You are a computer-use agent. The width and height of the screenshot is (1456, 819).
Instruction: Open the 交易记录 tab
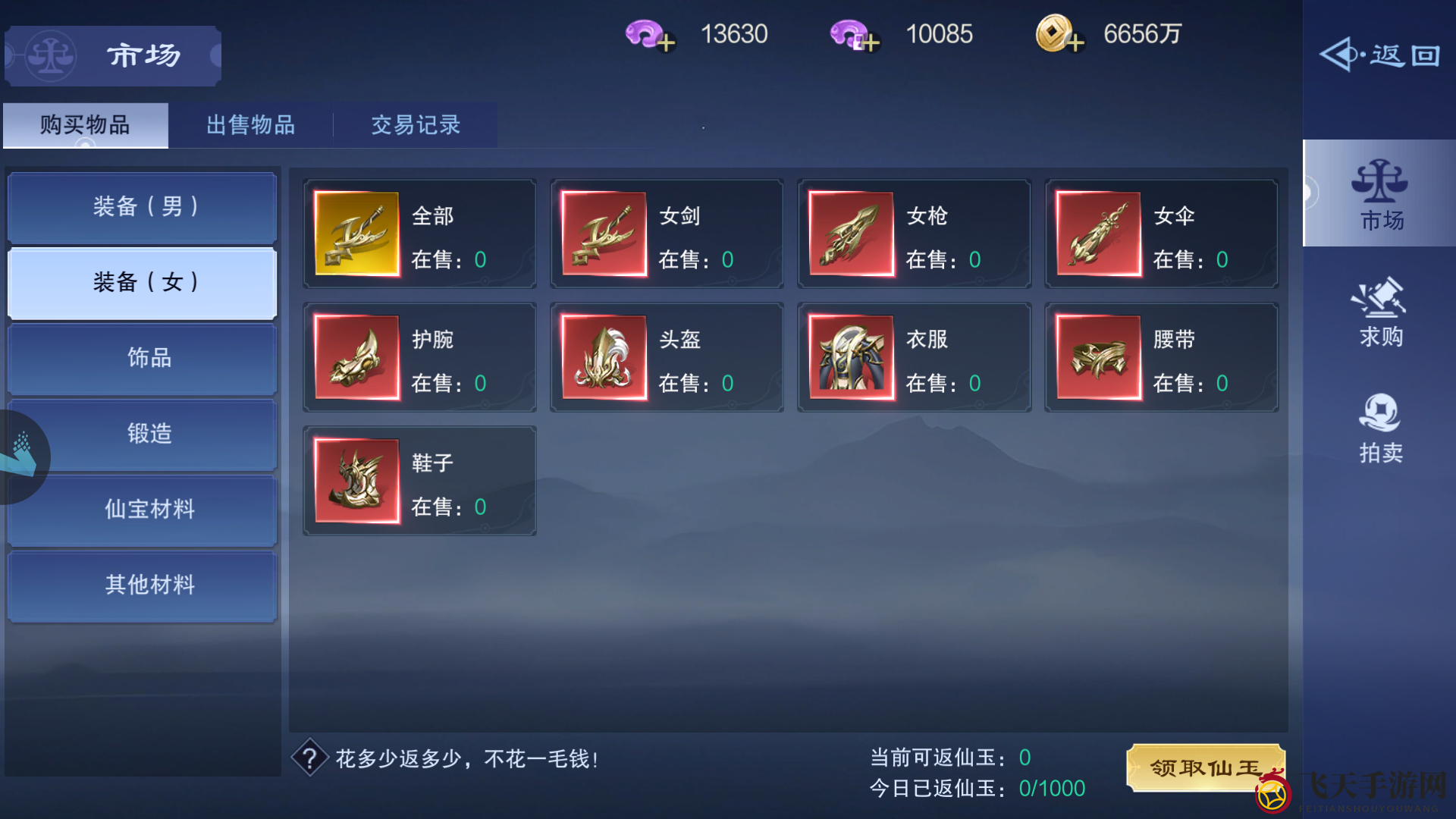click(x=415, y=125)
